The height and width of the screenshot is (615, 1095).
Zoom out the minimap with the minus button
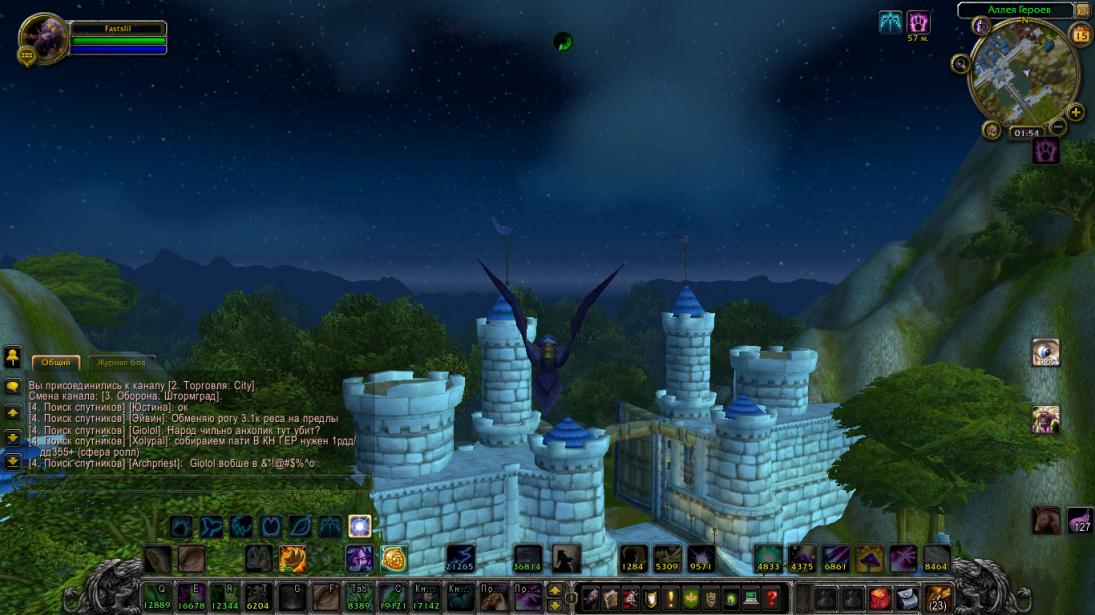(x=1060, y=127)
